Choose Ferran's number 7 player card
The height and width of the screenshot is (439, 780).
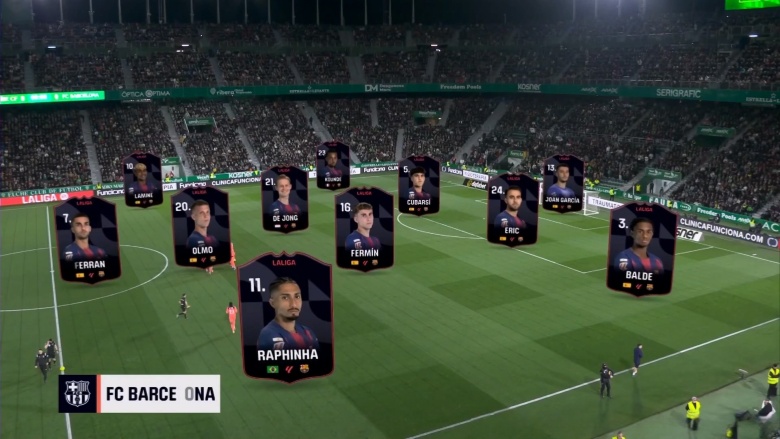87,240
